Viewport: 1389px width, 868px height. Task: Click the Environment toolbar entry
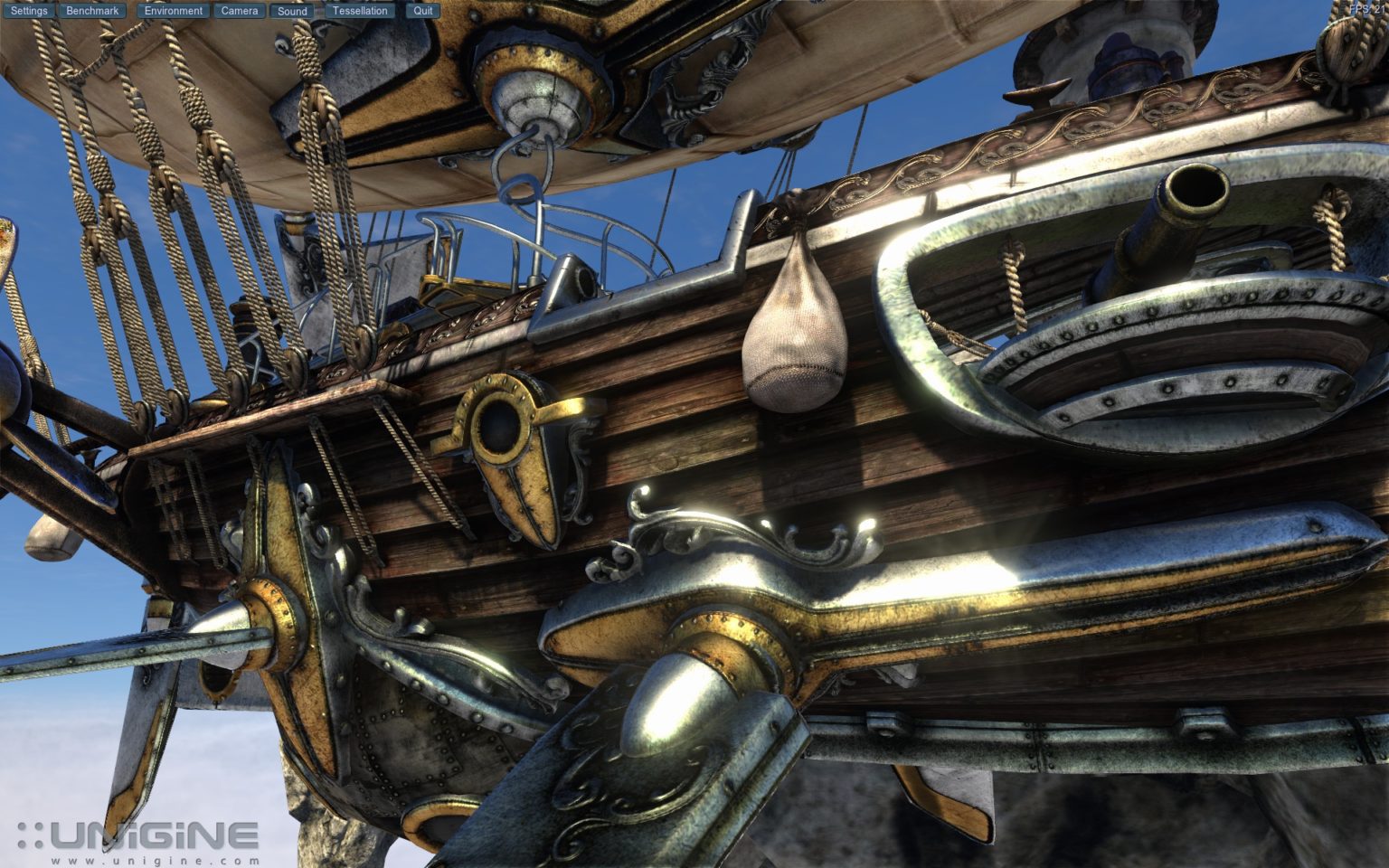[173, 10]
